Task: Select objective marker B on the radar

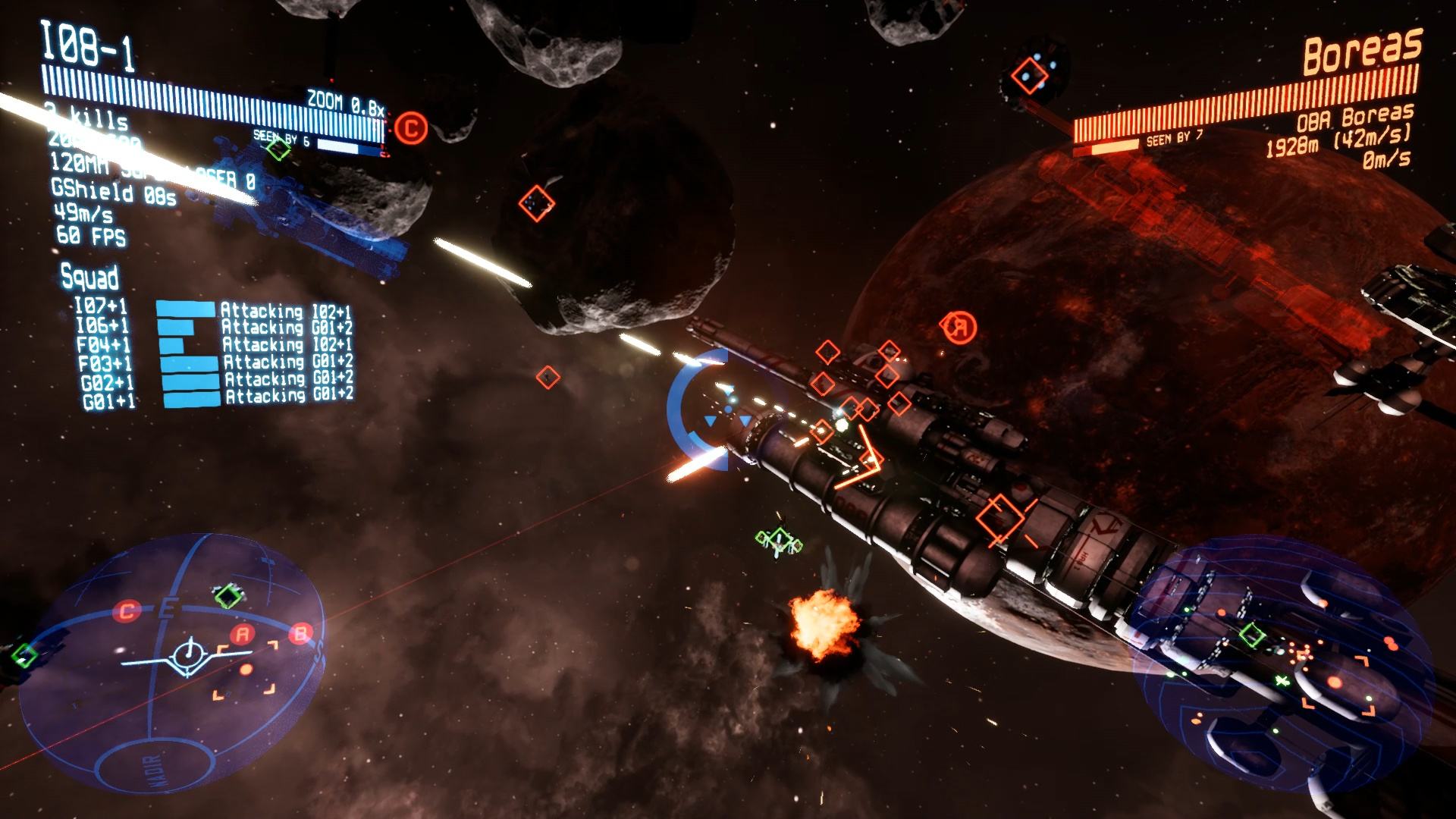Action: [x=301, y=632]
